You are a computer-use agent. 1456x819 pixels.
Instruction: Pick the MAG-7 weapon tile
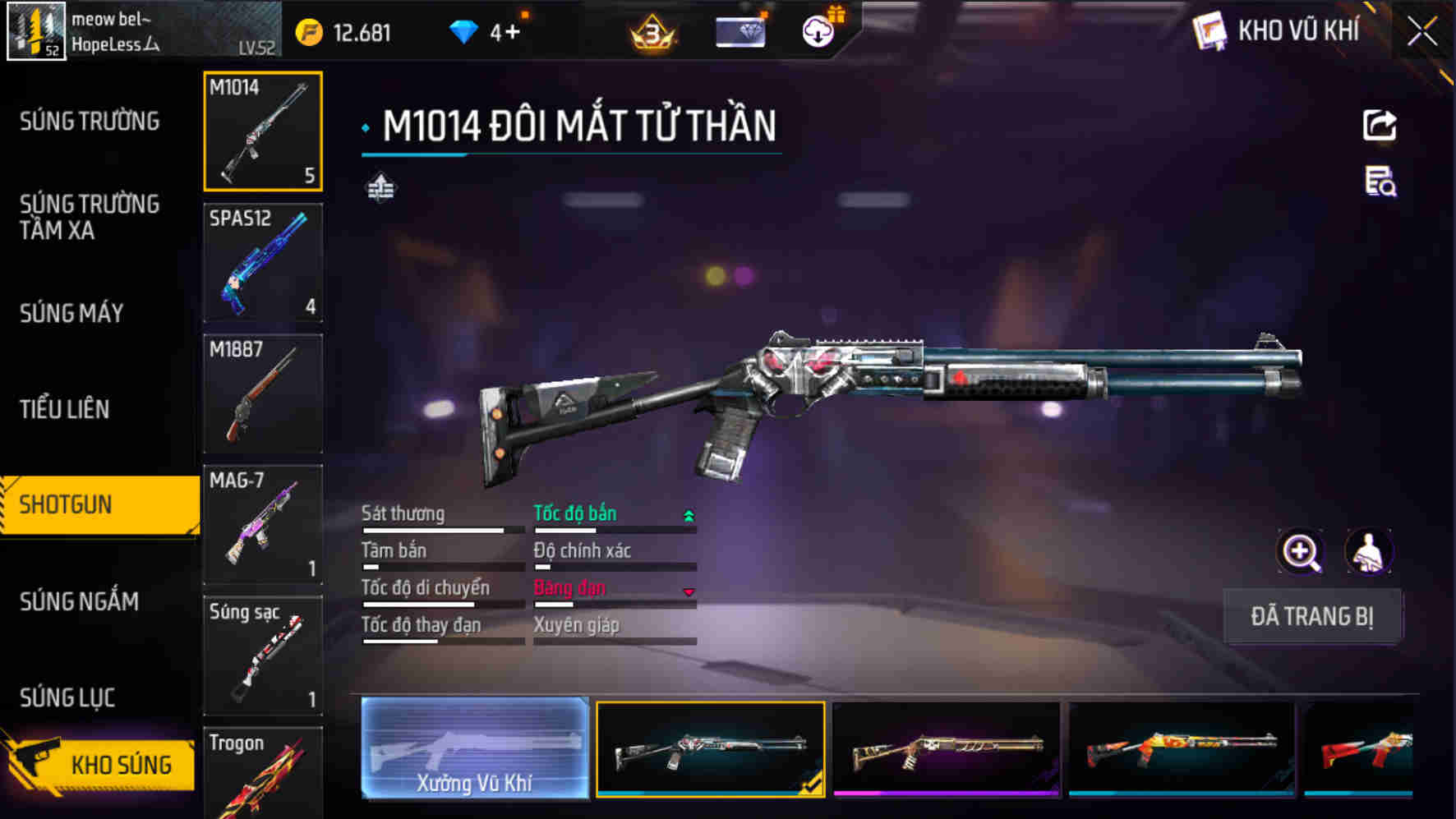[x=262, y=524]
